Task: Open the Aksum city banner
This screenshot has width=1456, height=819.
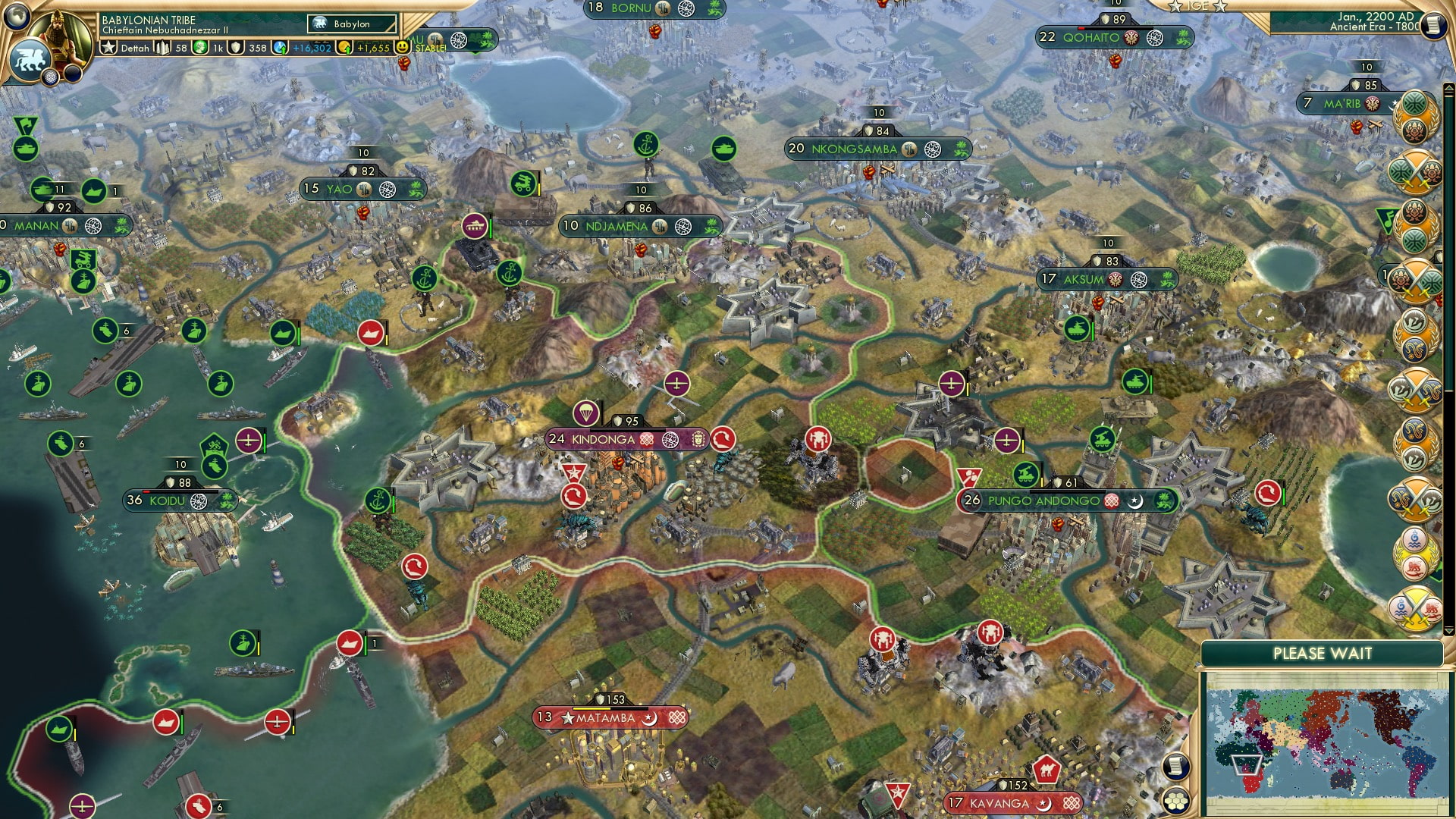Action: tap(1083, 279)
